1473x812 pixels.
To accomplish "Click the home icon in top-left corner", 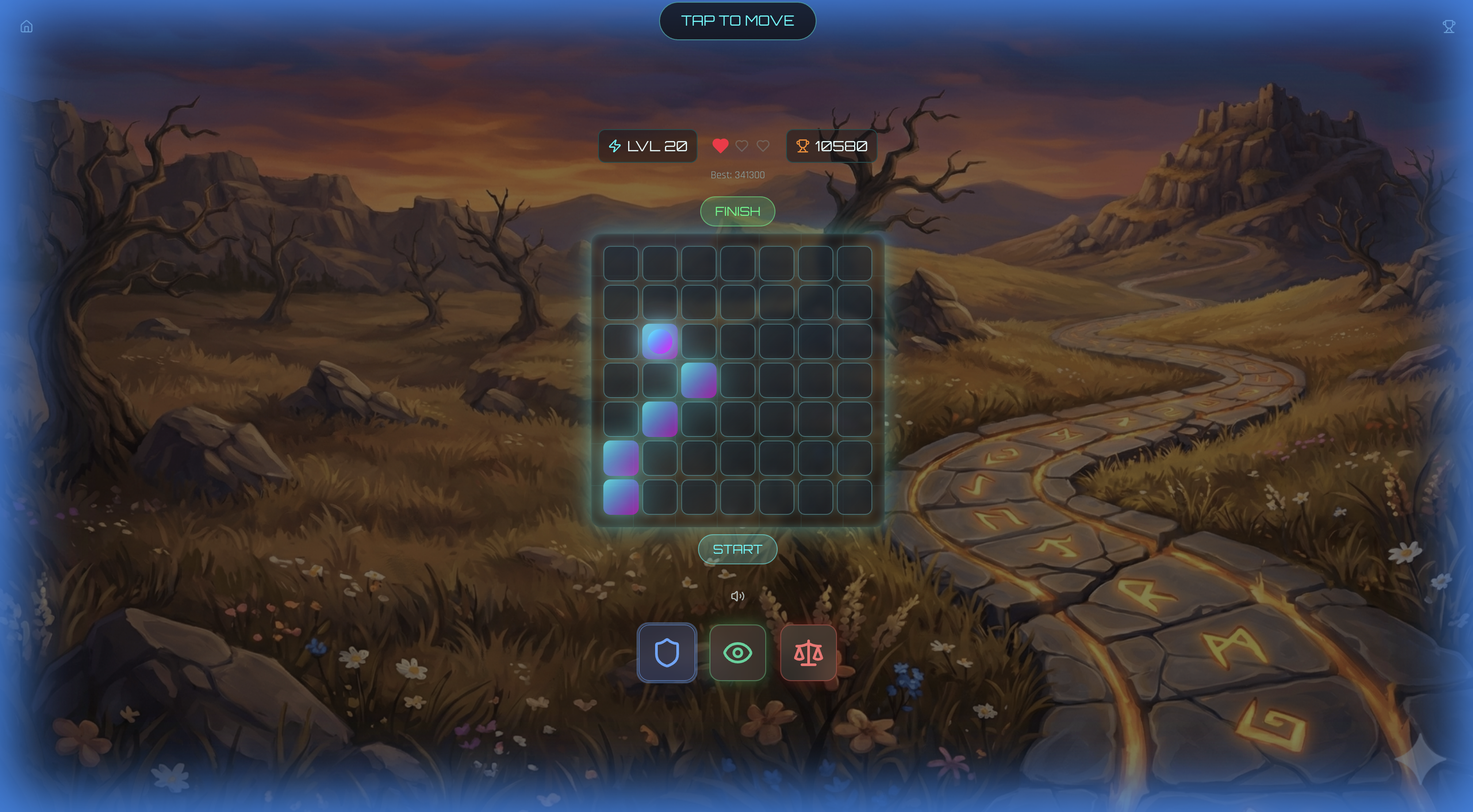I will click(x=26, y=26).
